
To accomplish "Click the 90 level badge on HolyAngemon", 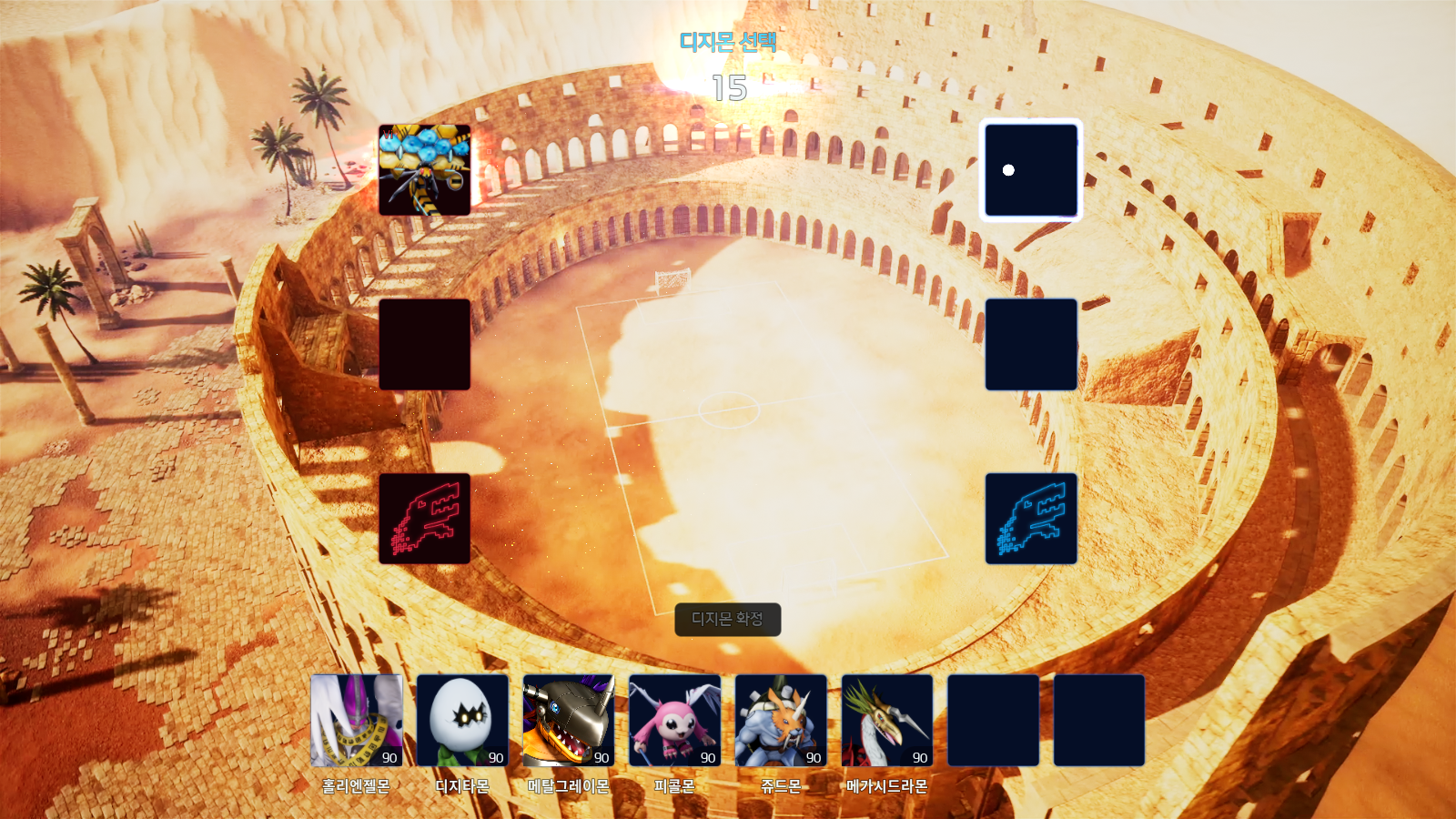I will pyautogui.click(x=389, y=757).
